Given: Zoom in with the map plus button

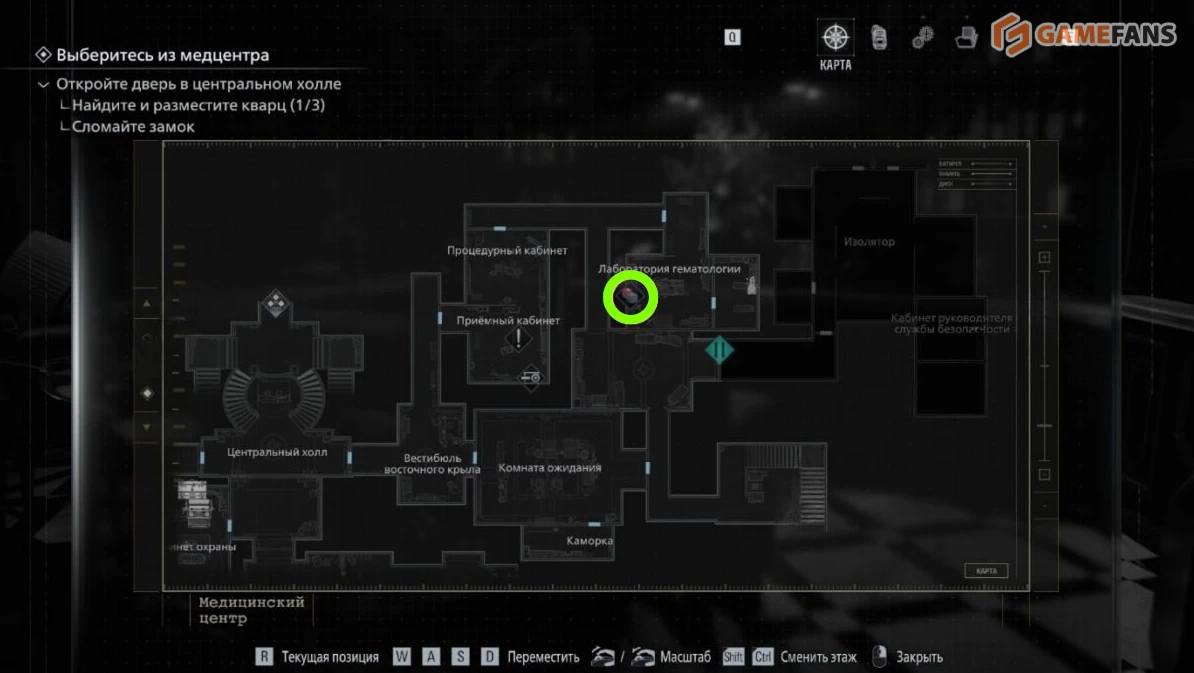Looking at the screenshot, I should [x=1044, y=258].
